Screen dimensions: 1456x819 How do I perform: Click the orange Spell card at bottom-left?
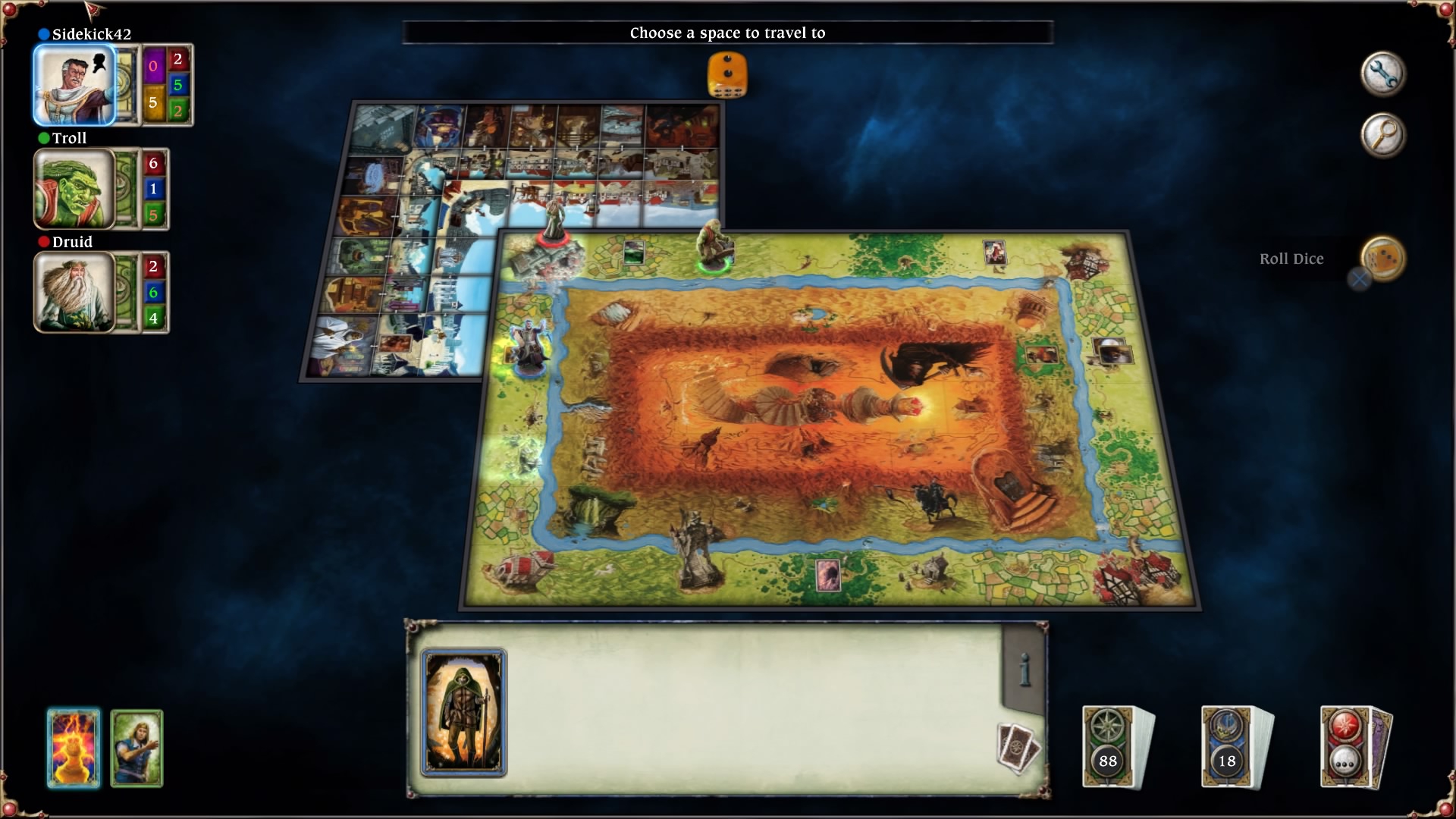tap(72, 748)
